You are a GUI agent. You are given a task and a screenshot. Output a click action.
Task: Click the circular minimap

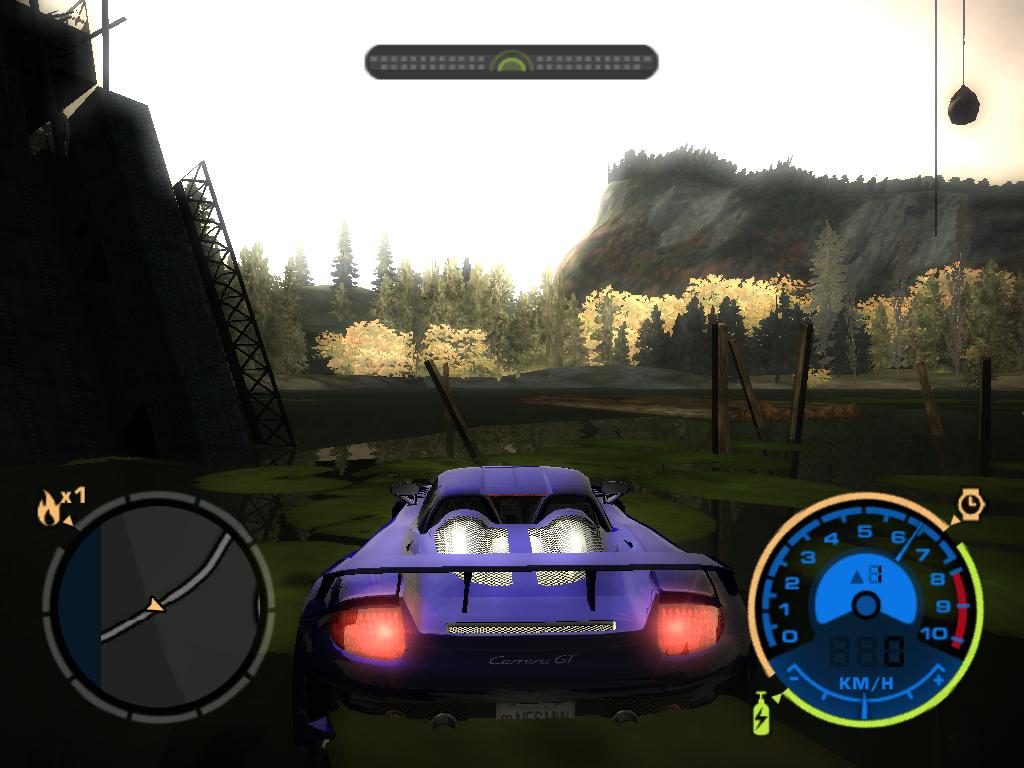pyautogui.click(x=157, y=604)
